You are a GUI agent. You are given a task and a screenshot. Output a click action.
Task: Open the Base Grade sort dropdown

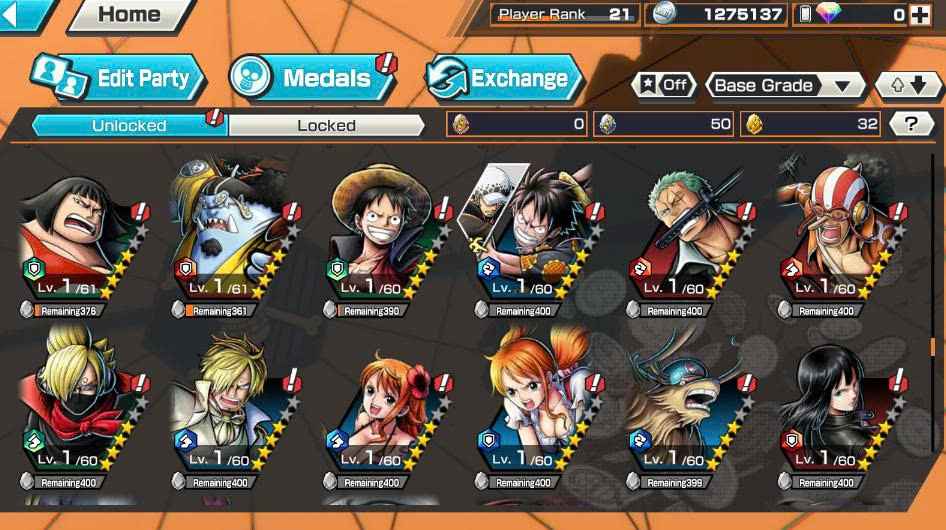point(785,85)
